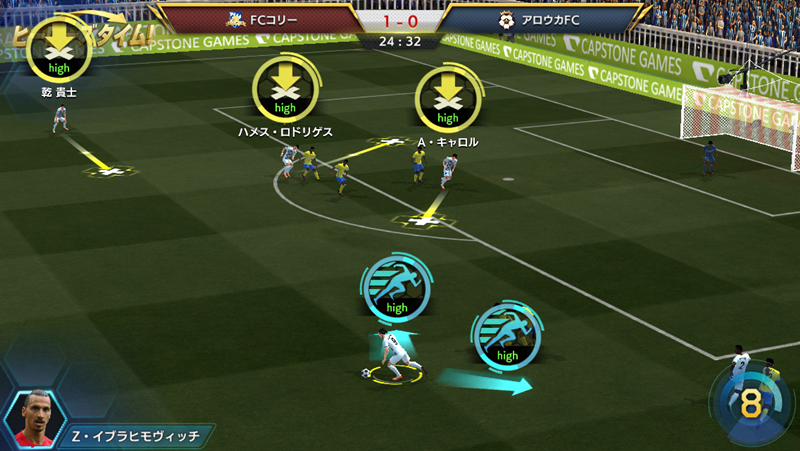
Task: Choose the dribble icon beside the cyan arrow
Action: [x=507, y=334]
